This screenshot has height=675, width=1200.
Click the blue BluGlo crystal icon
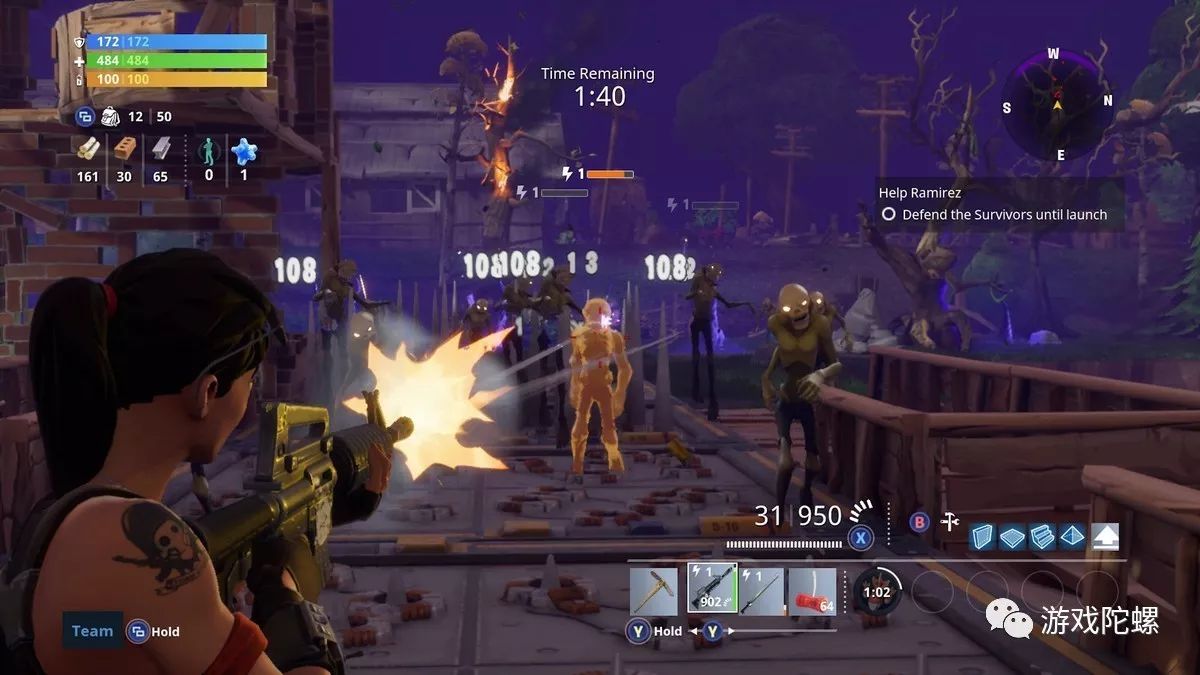pyautogui.click(x=243, y=150)
